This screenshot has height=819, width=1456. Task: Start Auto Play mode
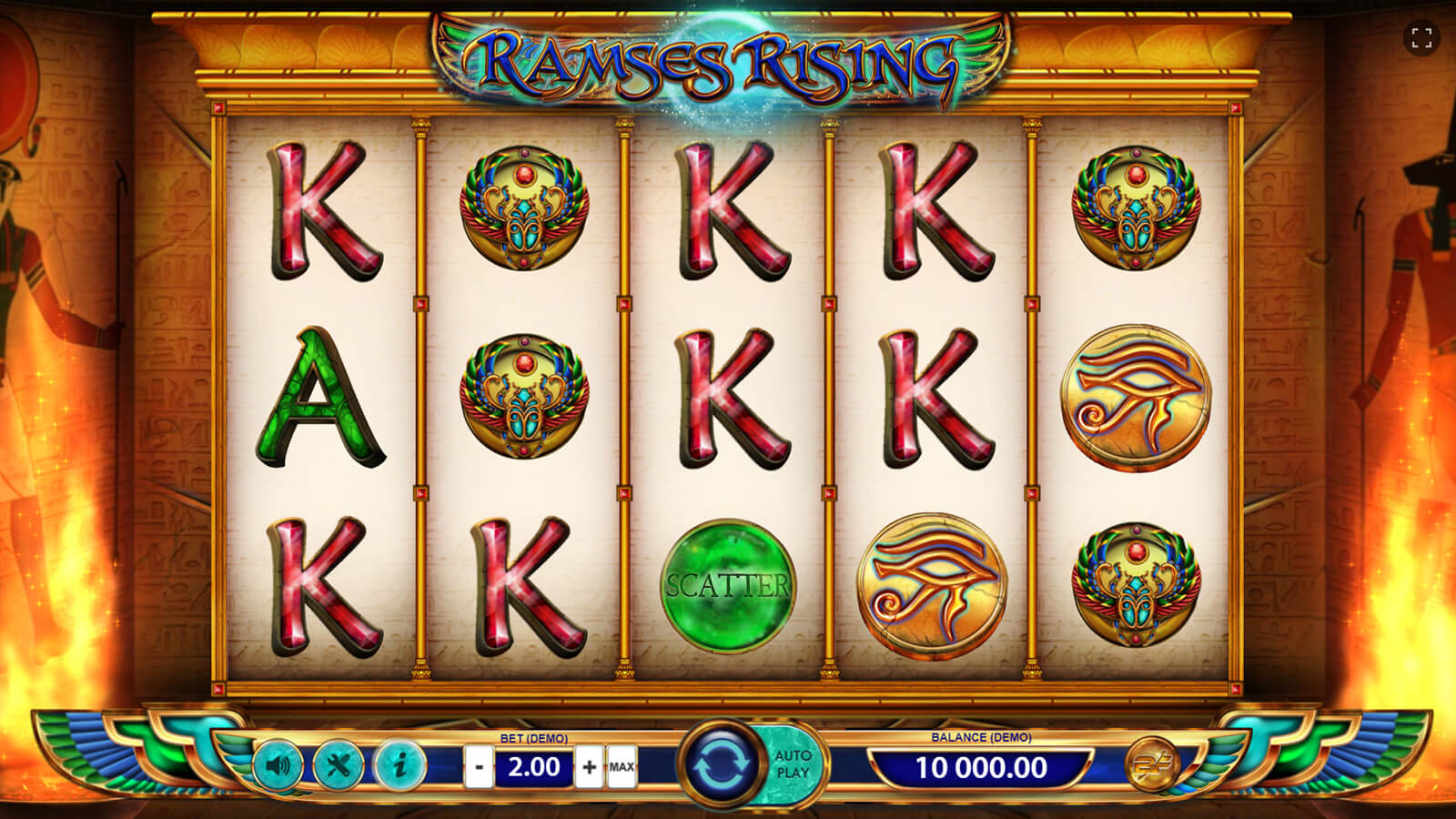coord(793,764)
